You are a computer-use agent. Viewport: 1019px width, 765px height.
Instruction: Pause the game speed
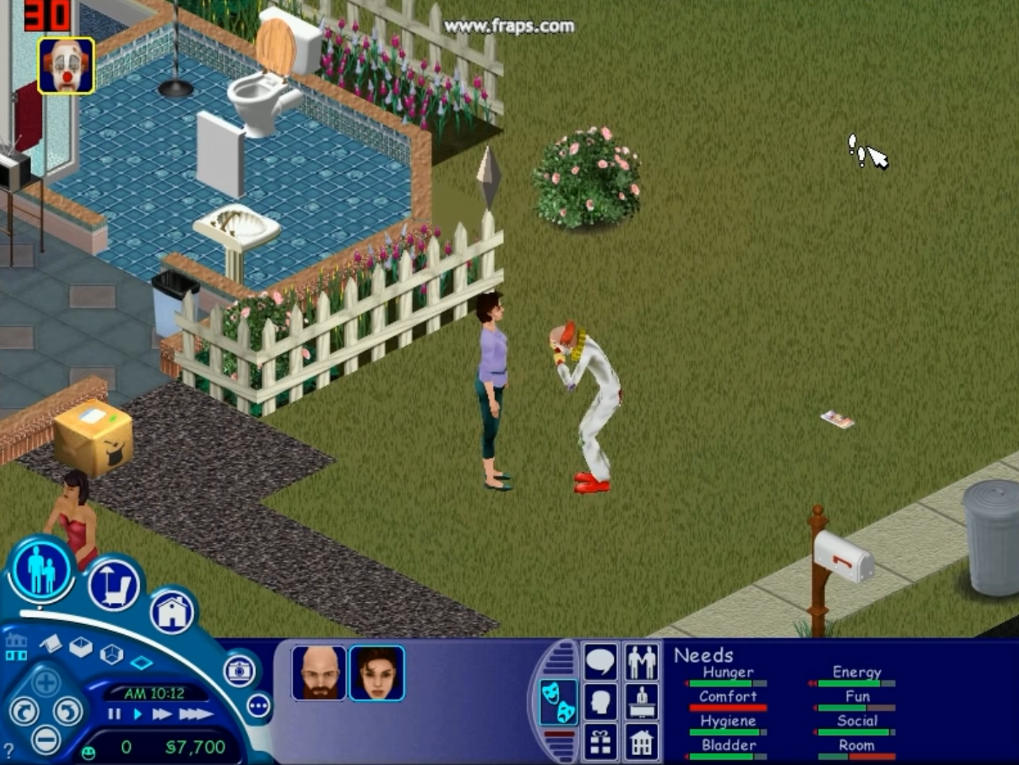click(114, 714)
